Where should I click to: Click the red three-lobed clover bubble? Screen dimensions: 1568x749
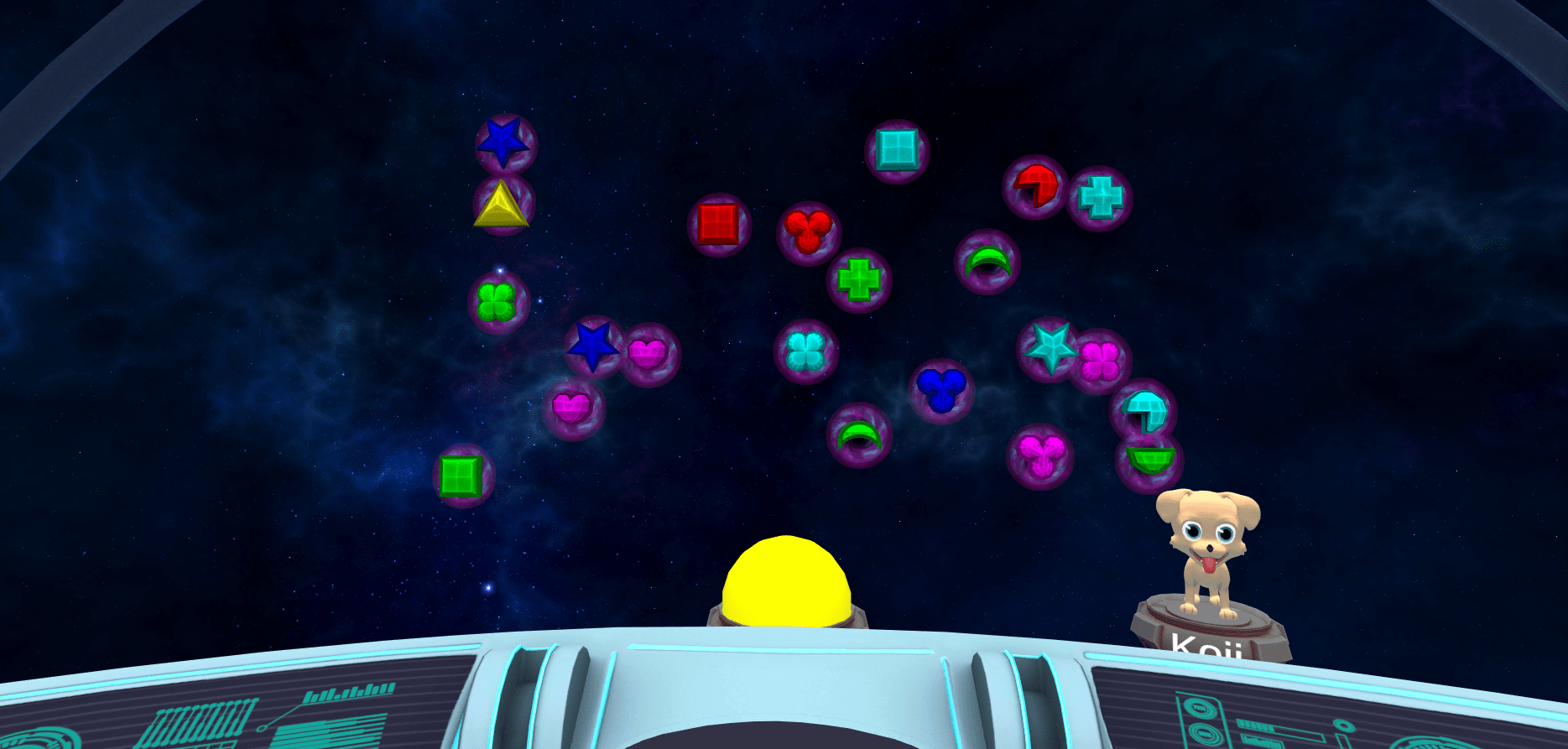(x=809, y=231)
